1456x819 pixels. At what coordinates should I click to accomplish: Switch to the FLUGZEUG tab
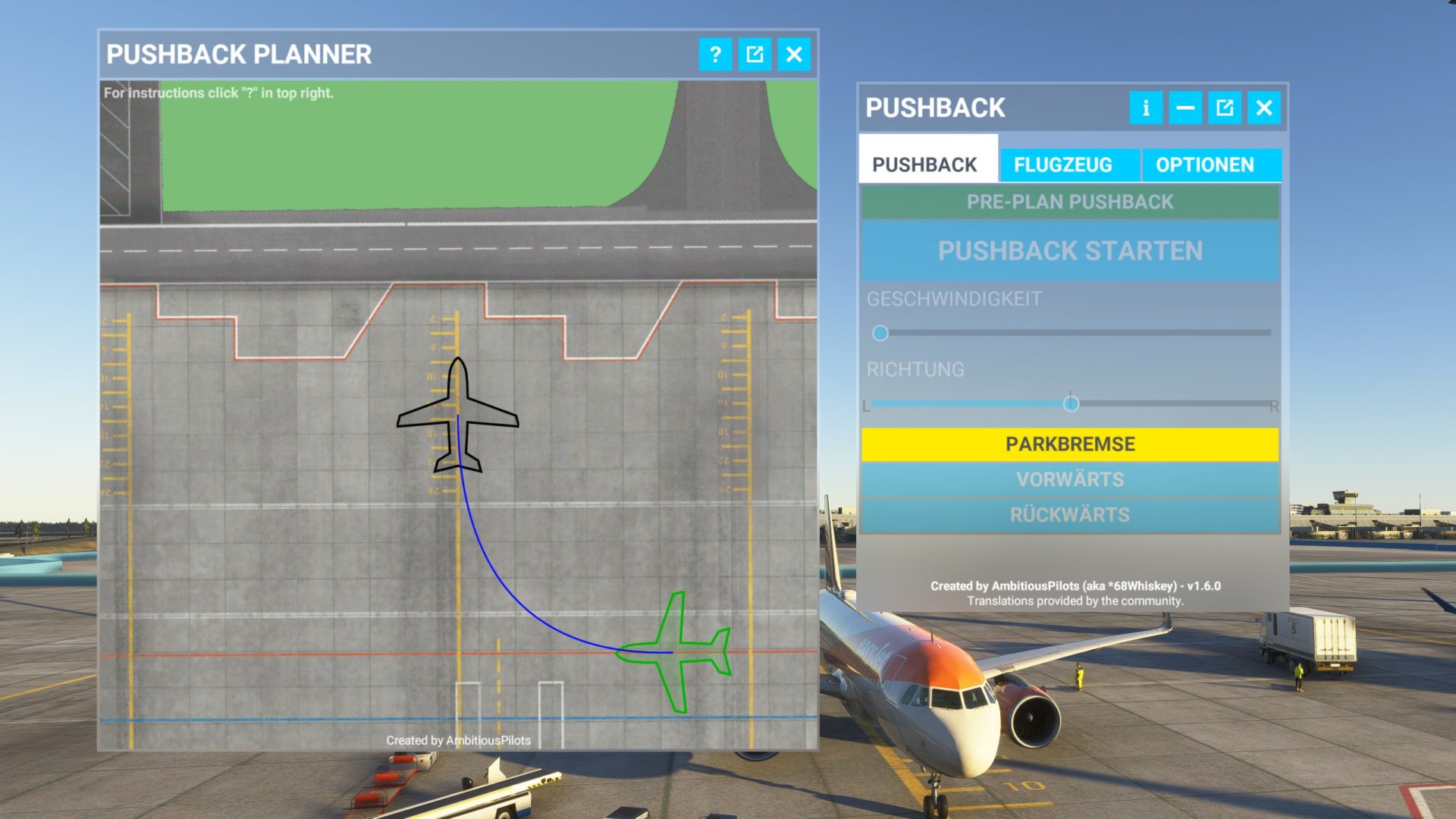(1065, 165)
